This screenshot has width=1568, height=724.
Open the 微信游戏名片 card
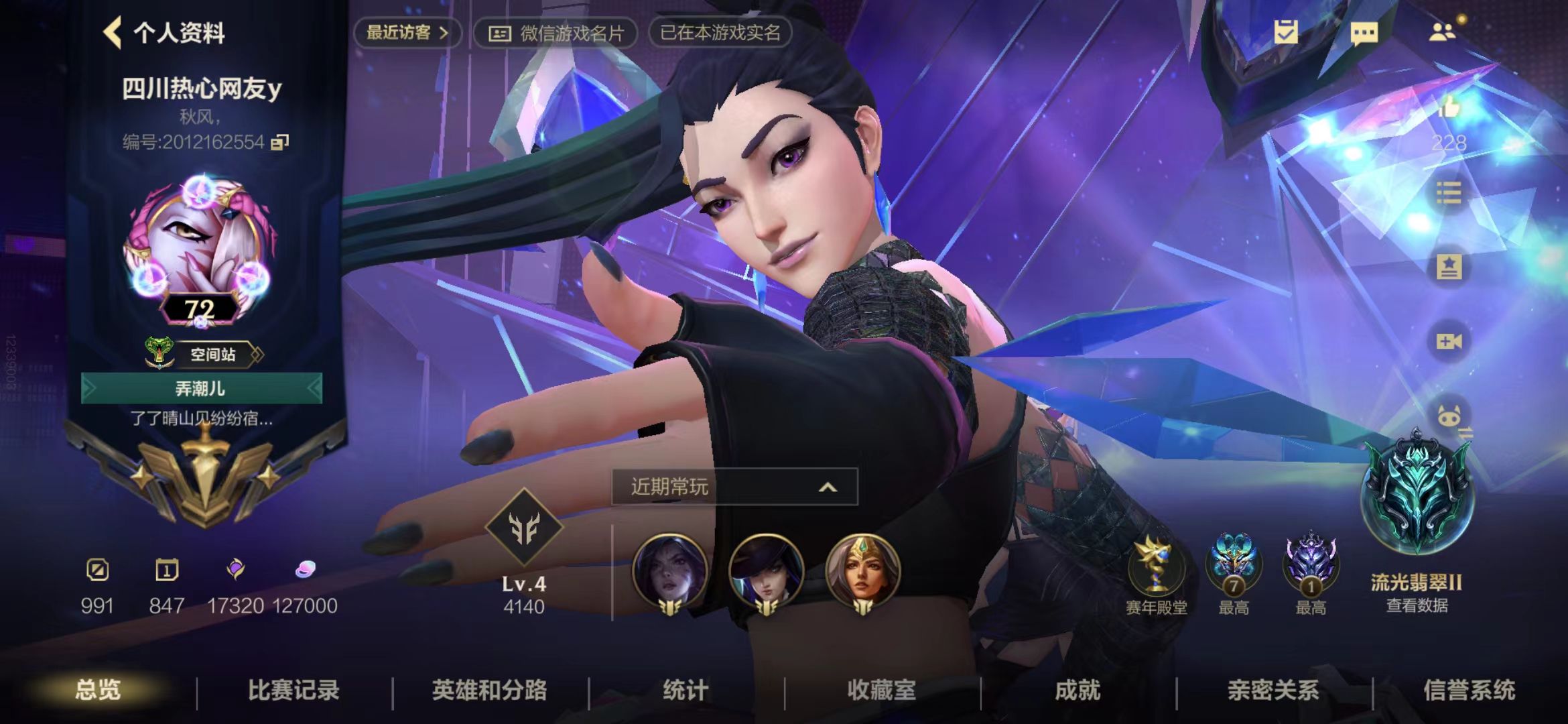coord(556,33)
